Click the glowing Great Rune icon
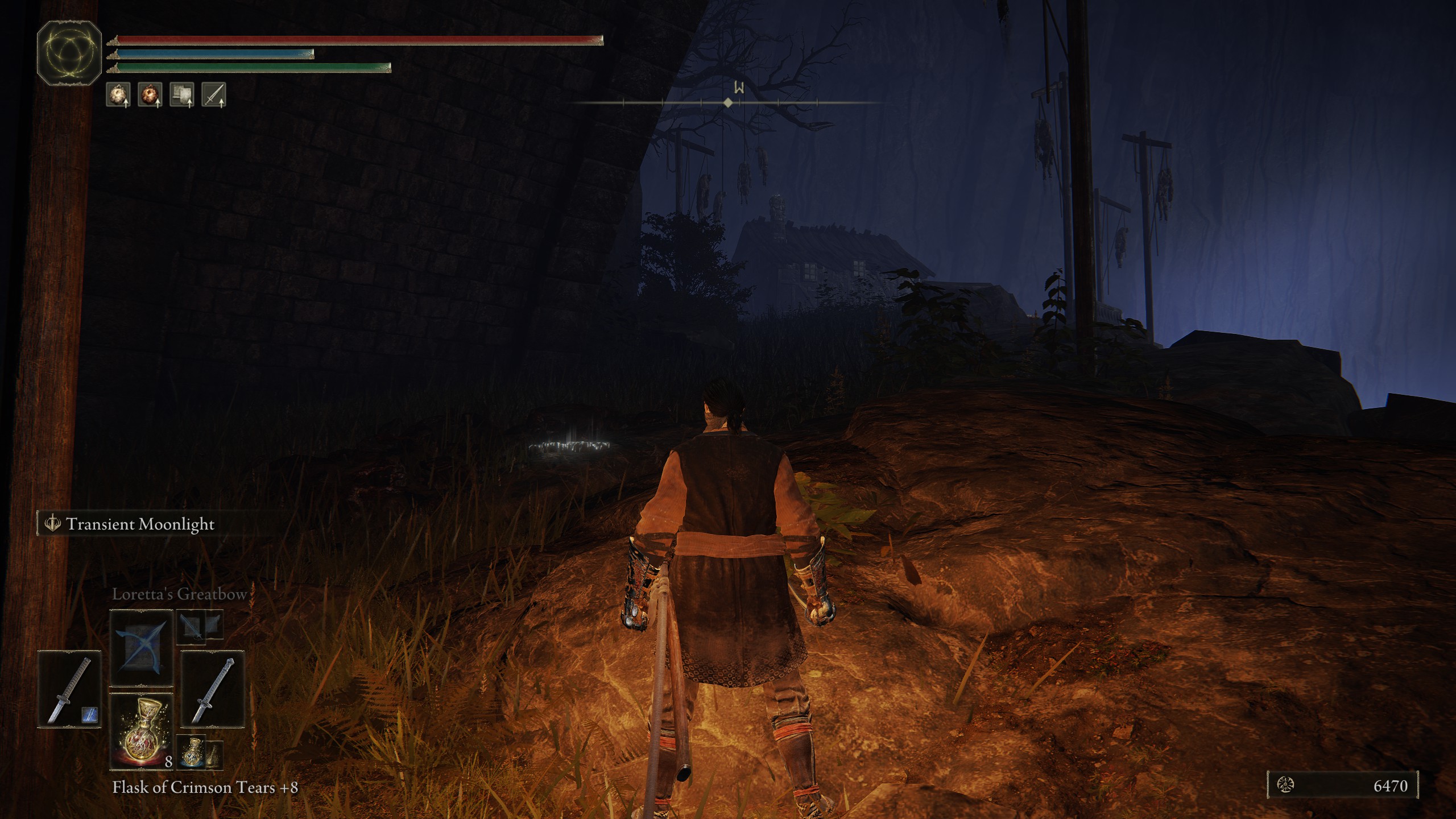 [69, 53]
